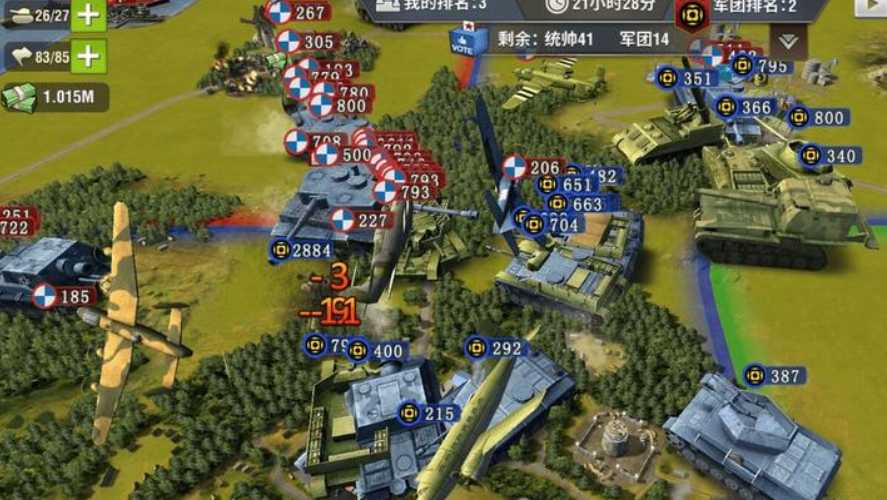Pick the allied army marked 340
The width and height of the screenshot is (887, 500).
click(x=829, y=156)
